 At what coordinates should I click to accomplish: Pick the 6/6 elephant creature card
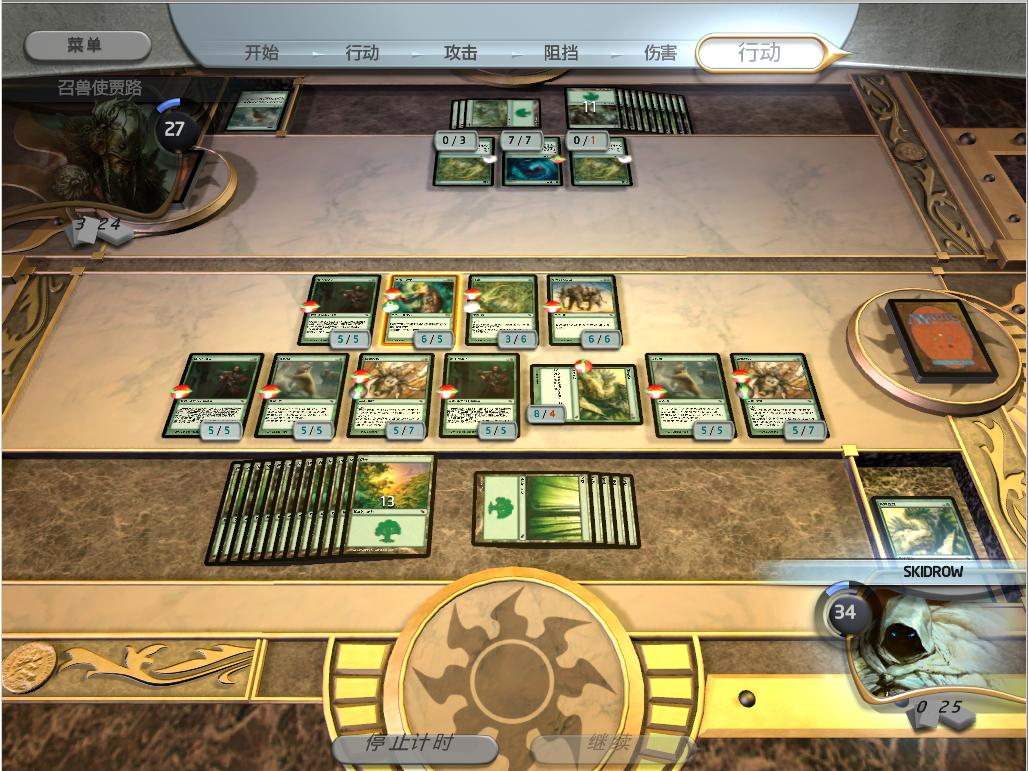tap(582, 309)
